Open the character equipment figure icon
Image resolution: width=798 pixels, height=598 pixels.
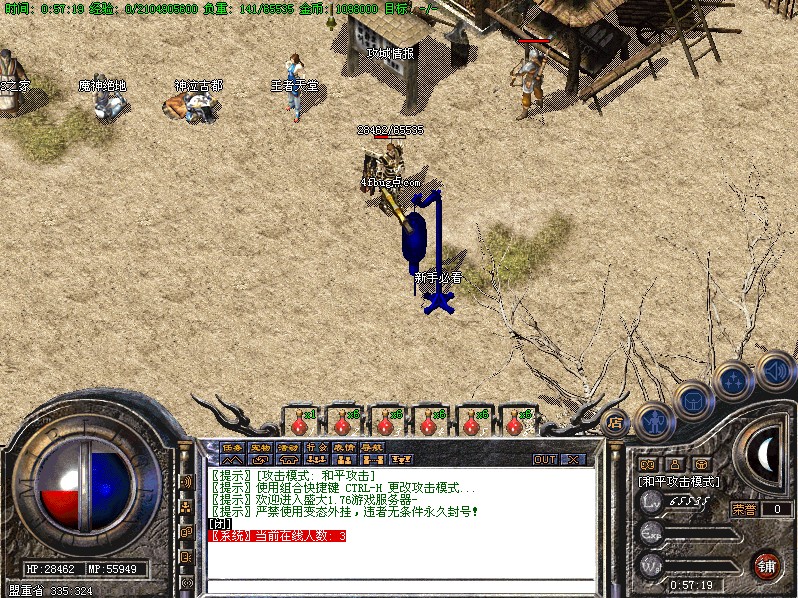click(653, 420)
